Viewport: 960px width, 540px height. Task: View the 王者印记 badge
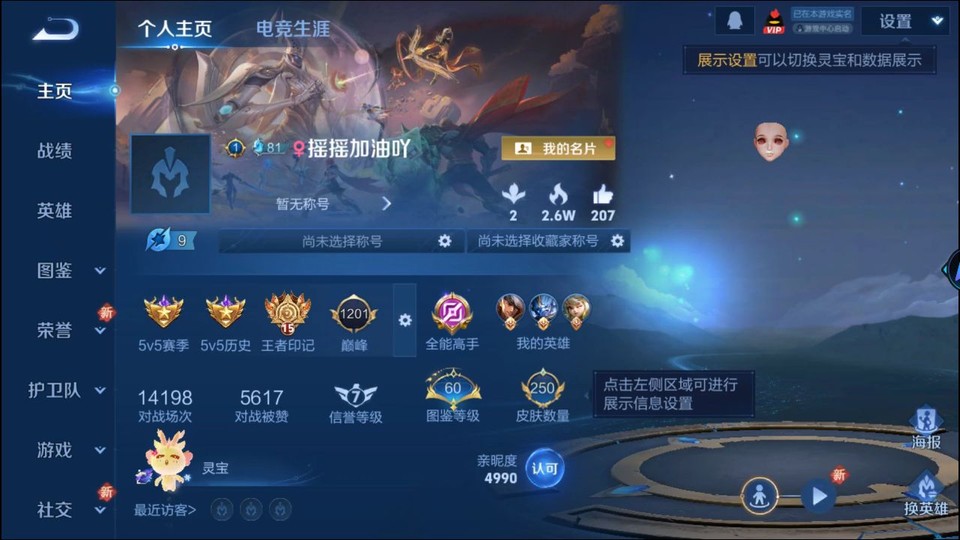(x=287, y=322)
